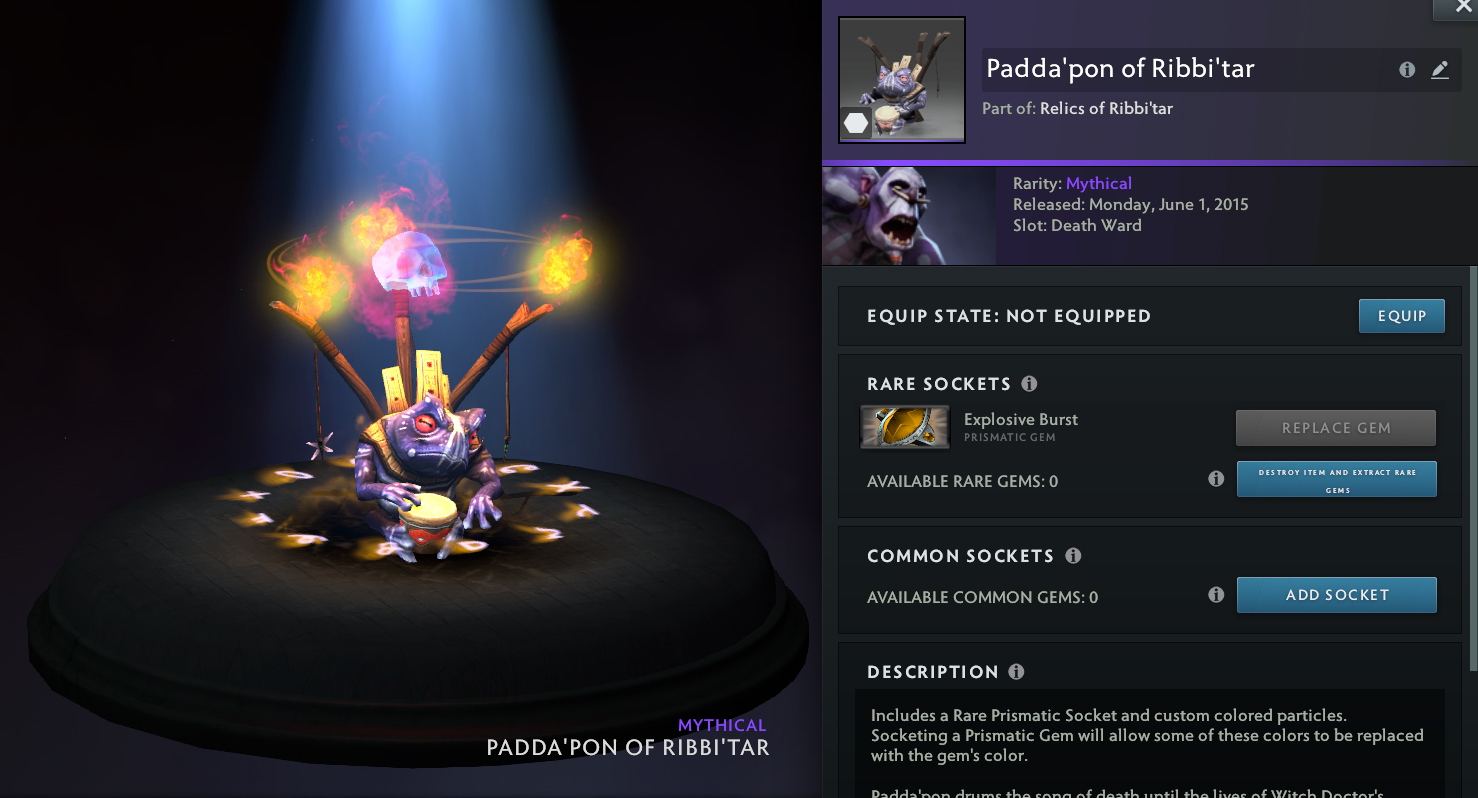Open the Common Sockets info tooltip

(1073, 556)
